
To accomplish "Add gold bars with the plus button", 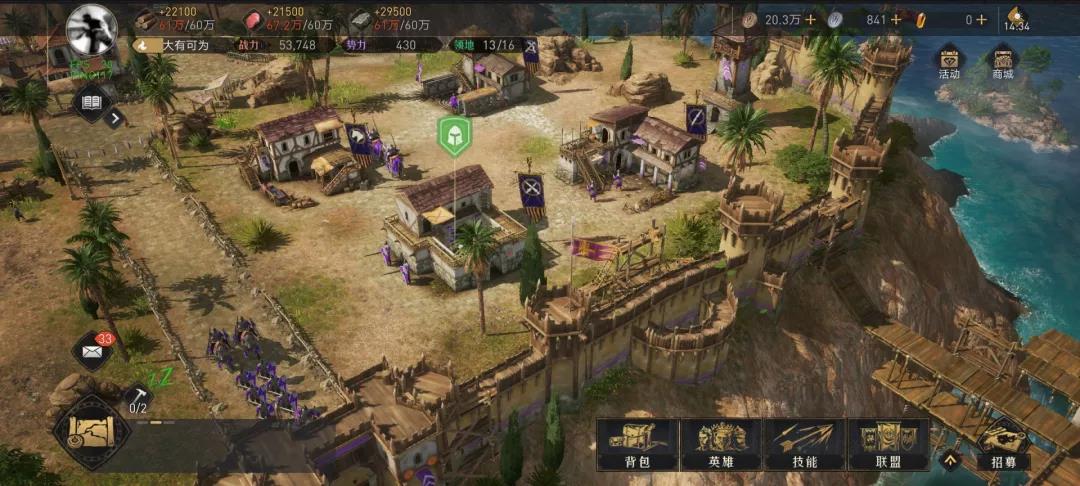I will click(x=981, y=20).
